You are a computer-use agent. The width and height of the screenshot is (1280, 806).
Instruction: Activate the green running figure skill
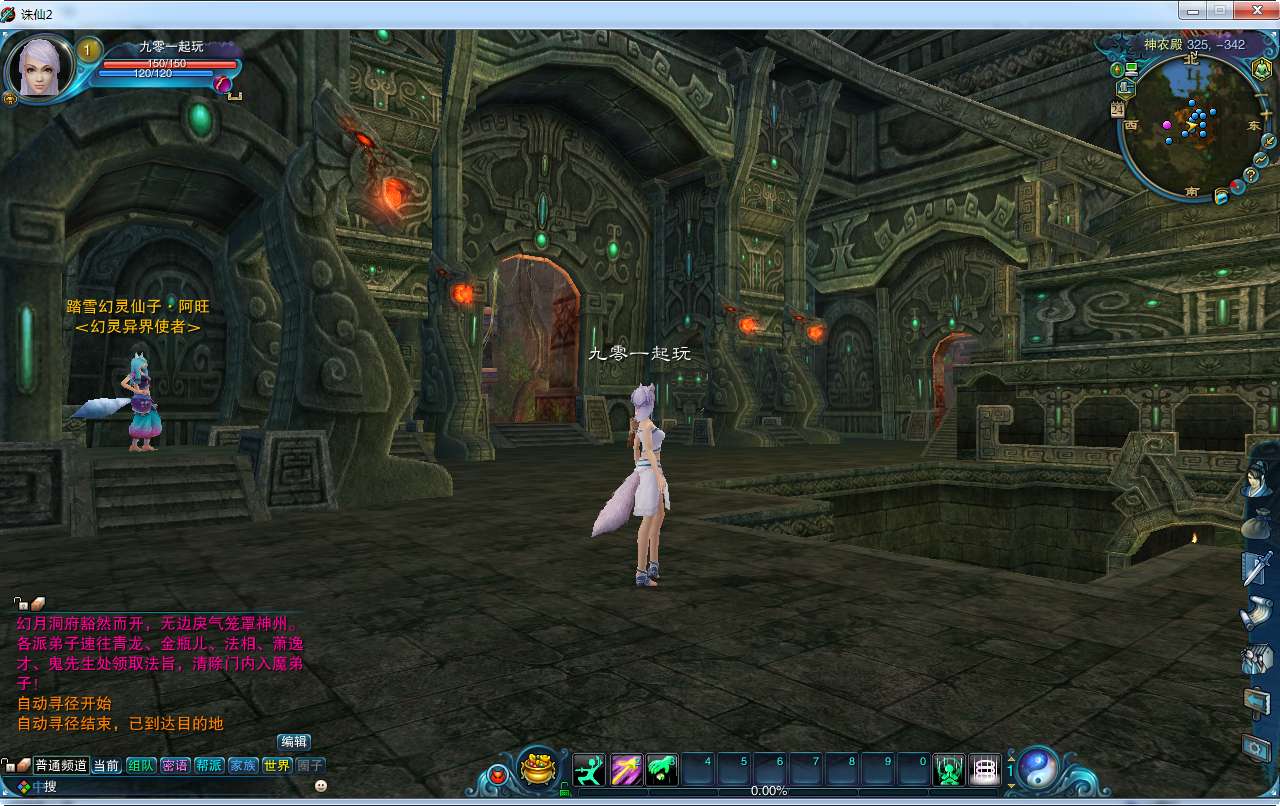pos(589,769)
